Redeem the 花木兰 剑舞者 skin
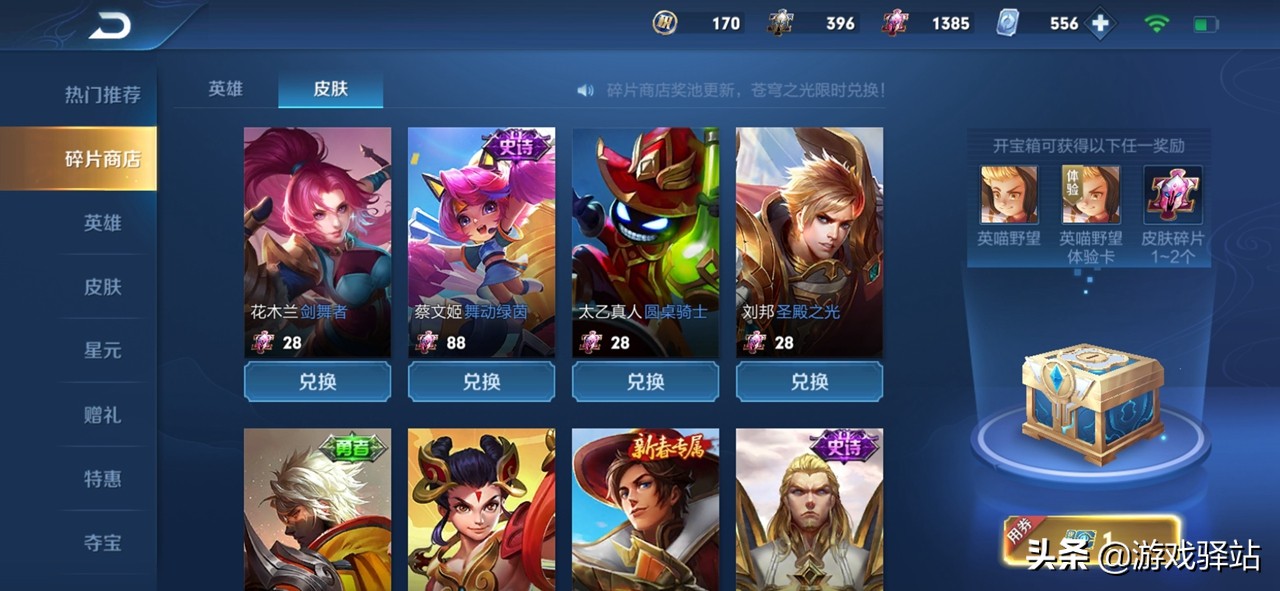 tap(317, 382)
